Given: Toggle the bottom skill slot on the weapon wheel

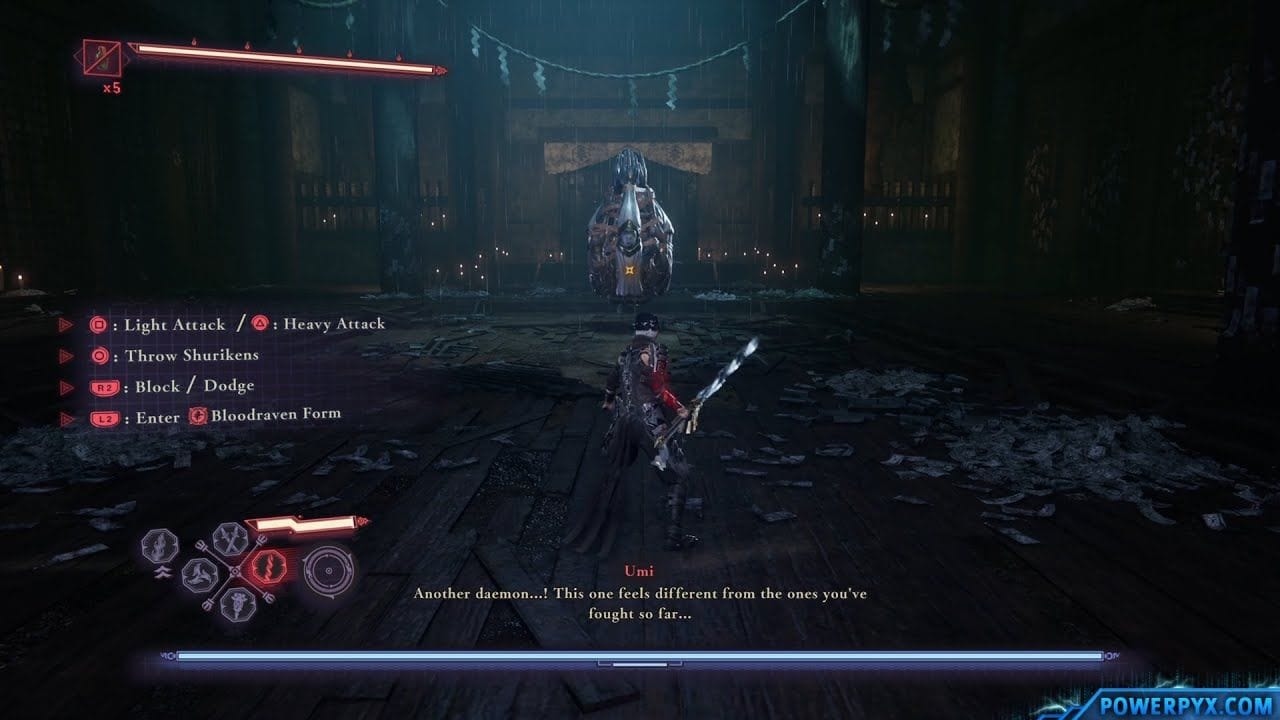Looking at the screenshot, I should click(238, 605).
